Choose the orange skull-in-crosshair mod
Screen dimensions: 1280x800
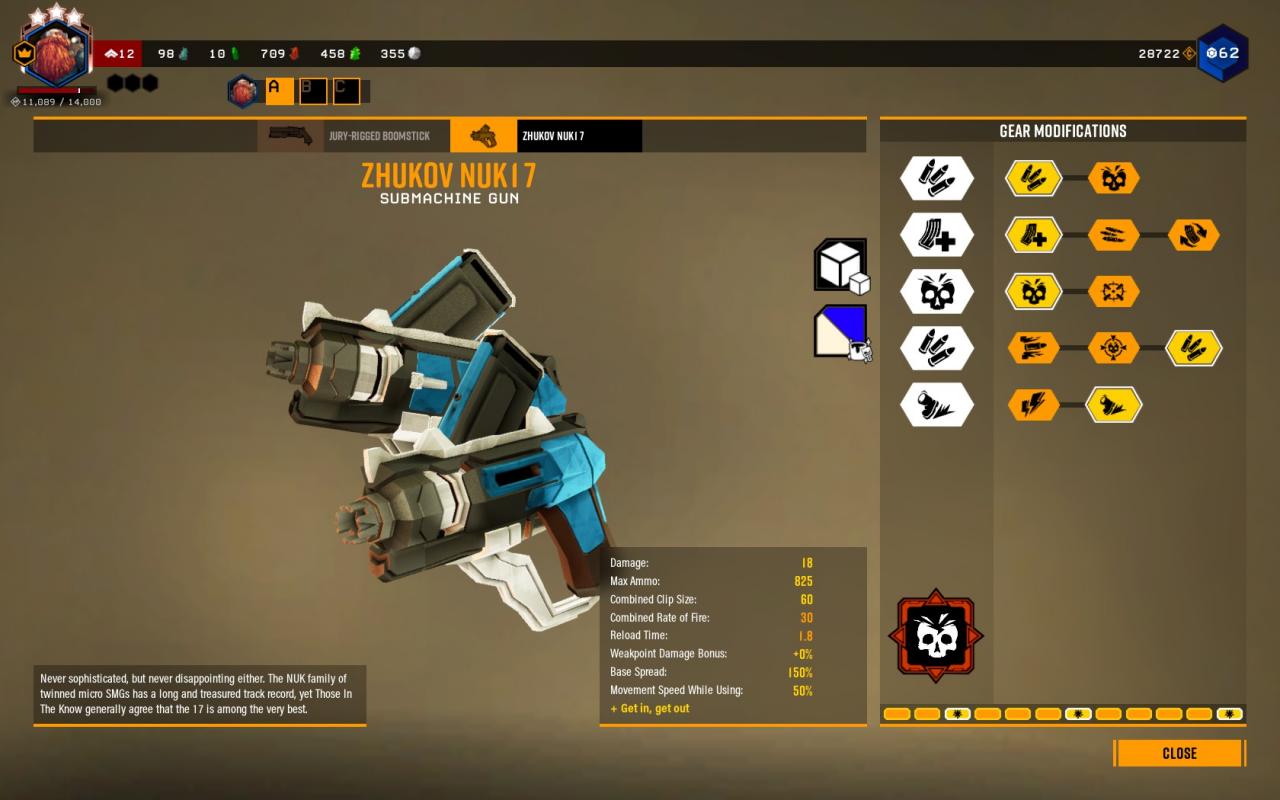pos(1113,348)
